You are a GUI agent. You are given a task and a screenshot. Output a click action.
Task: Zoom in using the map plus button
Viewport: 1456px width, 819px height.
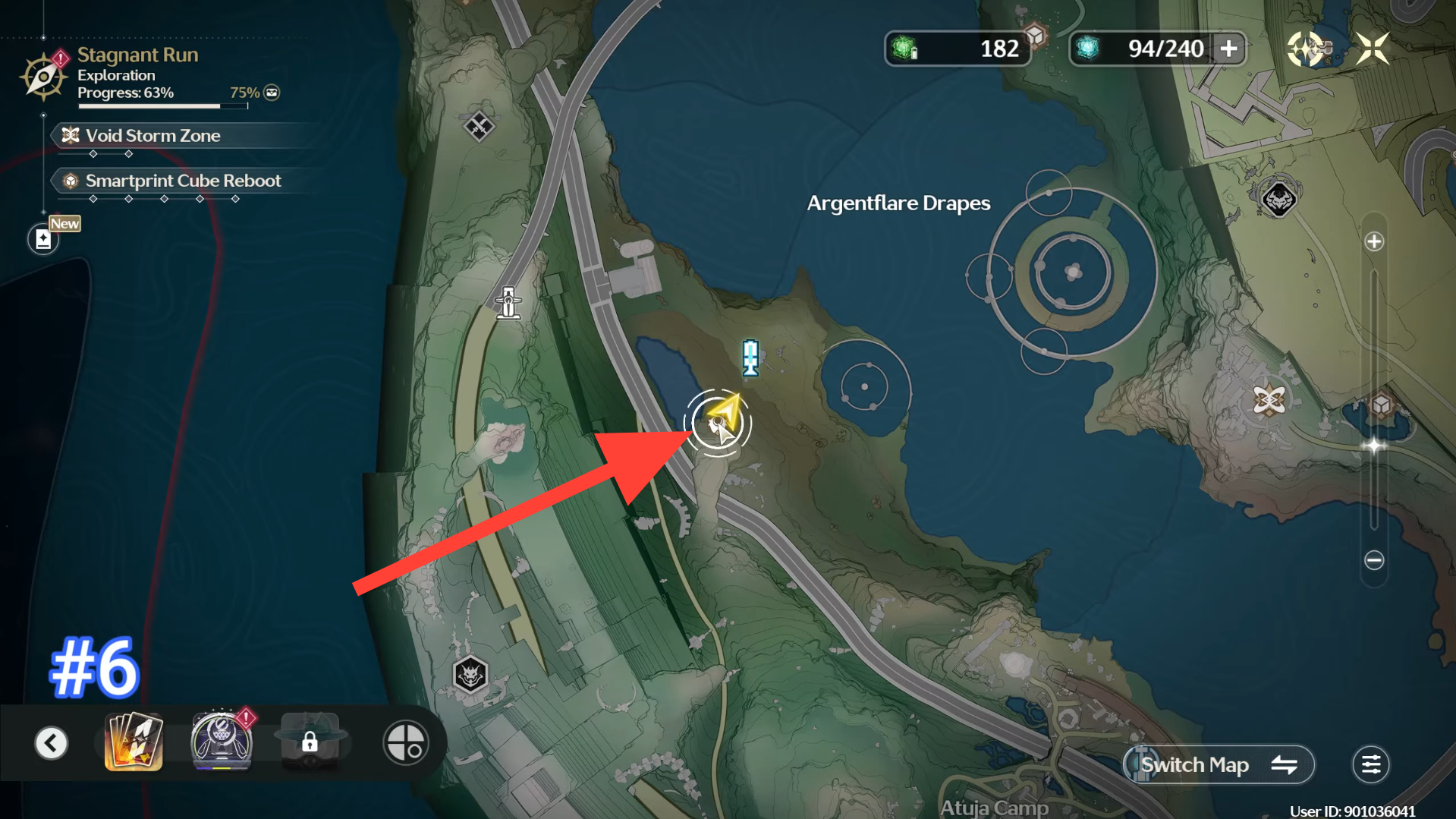click(1374, 242)
